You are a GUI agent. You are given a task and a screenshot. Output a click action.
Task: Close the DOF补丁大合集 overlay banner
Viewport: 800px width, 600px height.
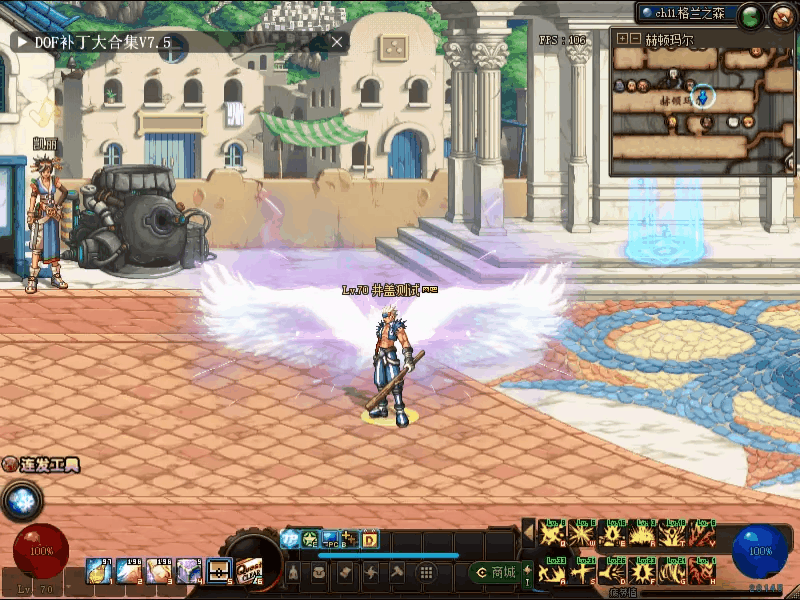pos(337,42)
